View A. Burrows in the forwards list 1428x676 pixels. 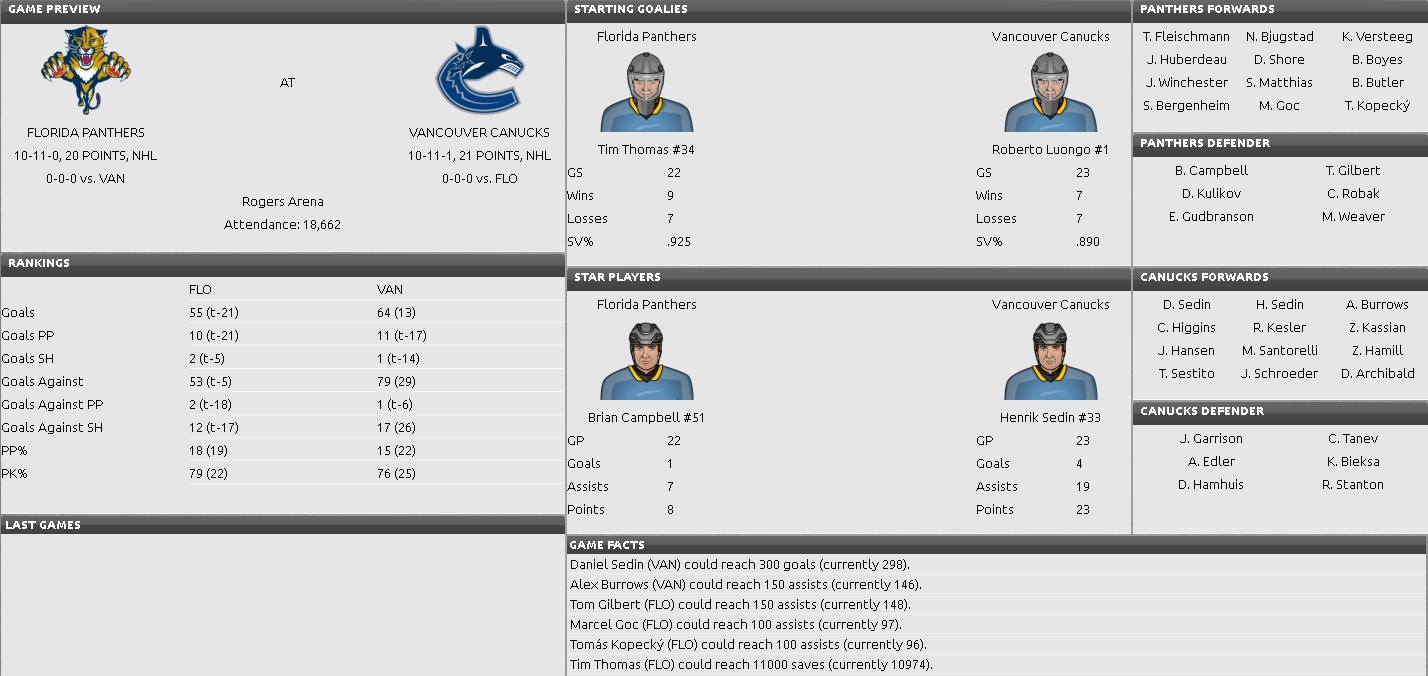tap(1377, 304)
